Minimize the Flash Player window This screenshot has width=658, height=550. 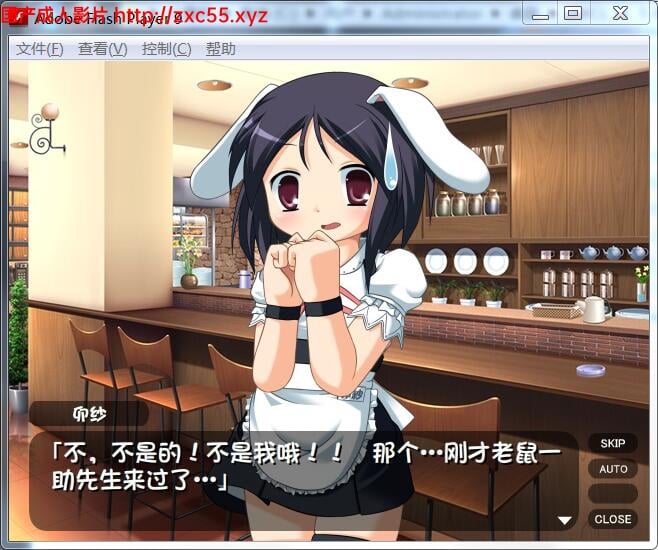(541, 14)
